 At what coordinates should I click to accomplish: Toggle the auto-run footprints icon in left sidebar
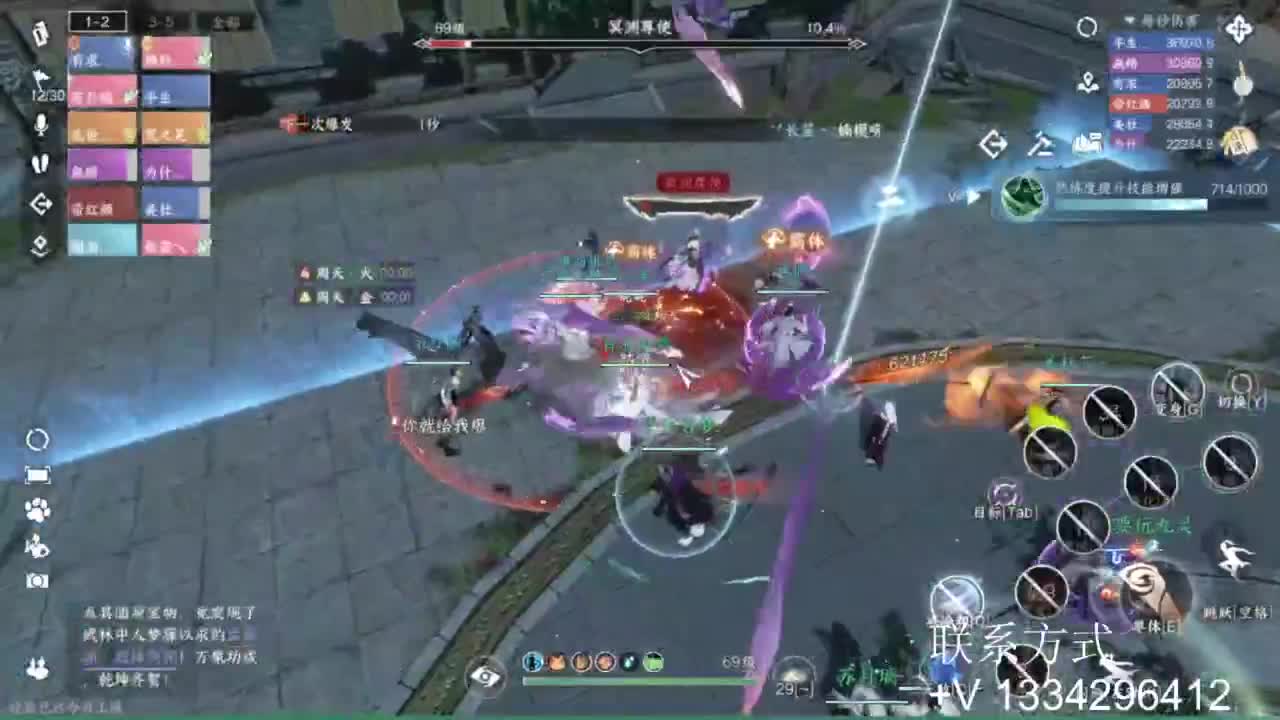click(40, 164)
